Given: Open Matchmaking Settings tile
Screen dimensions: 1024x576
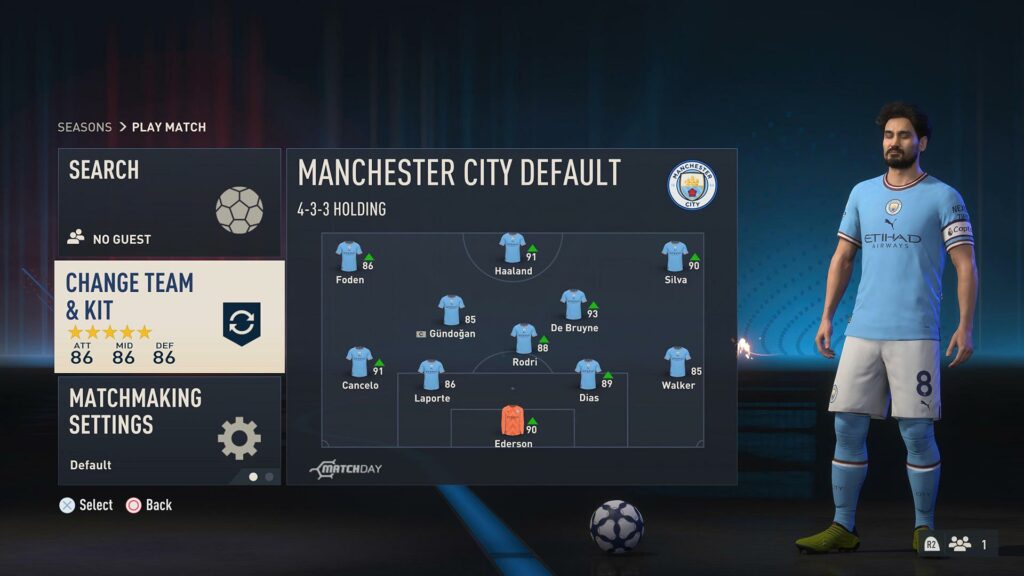Looking at the screenshot, I should click(x=169, y=430).
